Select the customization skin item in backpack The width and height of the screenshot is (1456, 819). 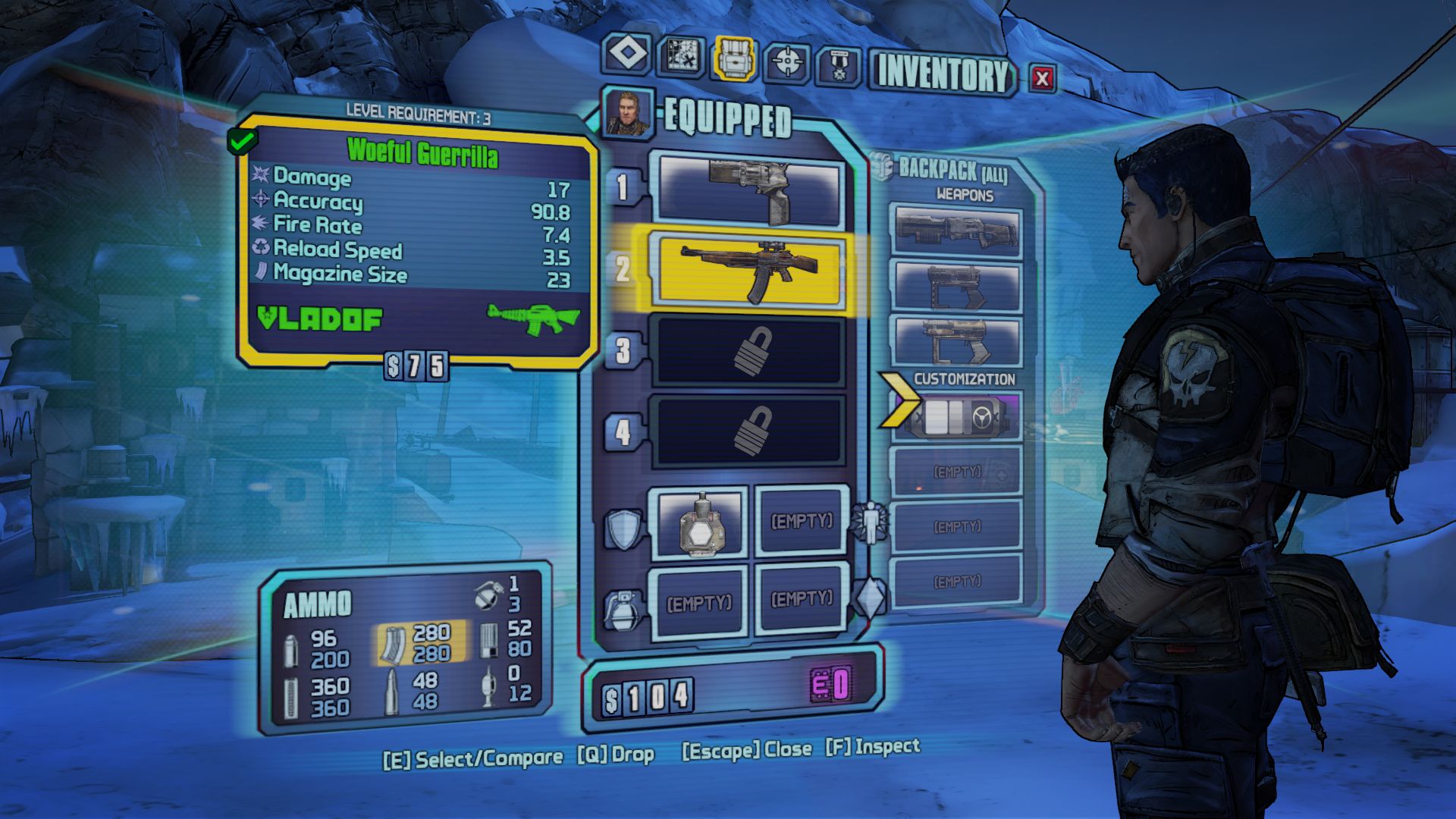coord(956,416)
